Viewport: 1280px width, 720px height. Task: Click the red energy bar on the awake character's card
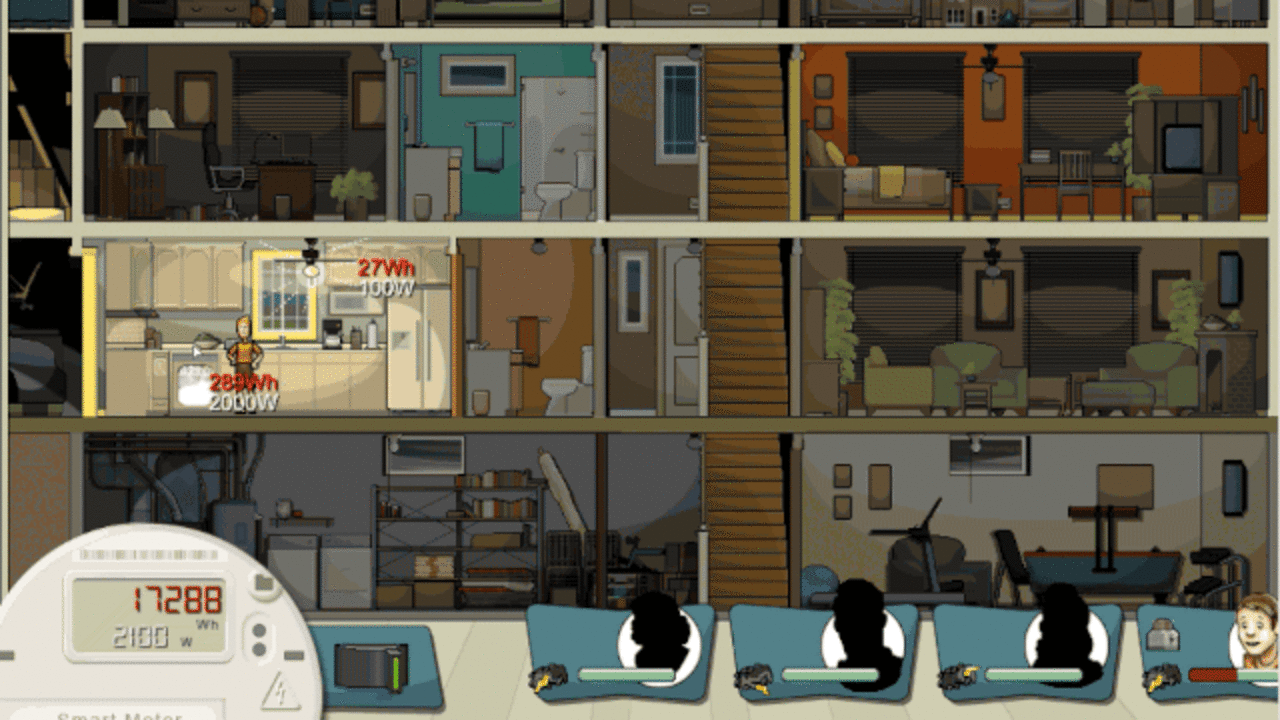[1212, 674]
